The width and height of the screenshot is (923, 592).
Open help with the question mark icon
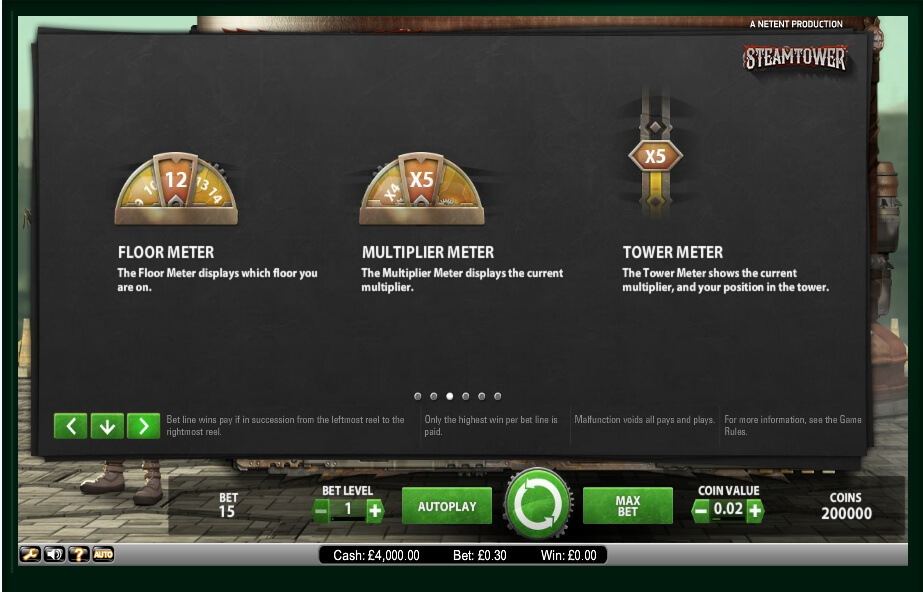(79, 554)
